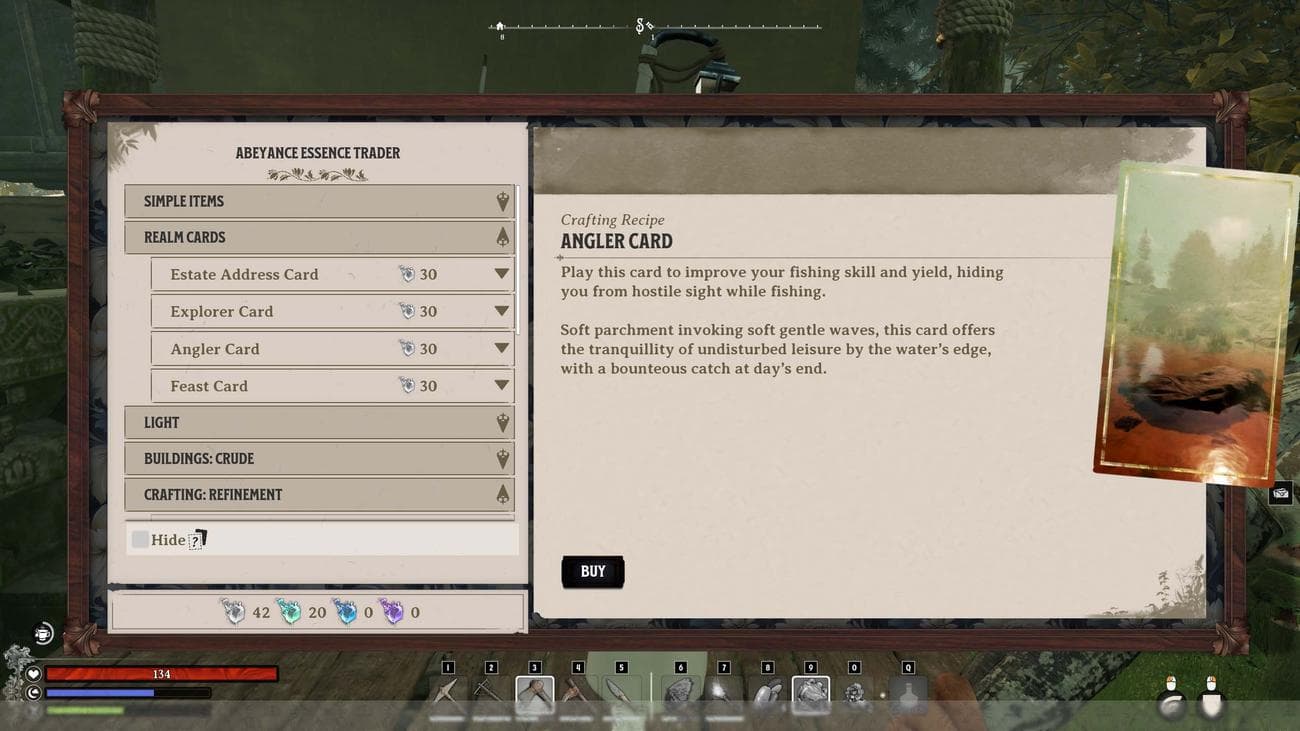Select the Estate Address Card row
Image resolution: width=1300 pixels, height=731 pixels.
(x=332, y=274)
